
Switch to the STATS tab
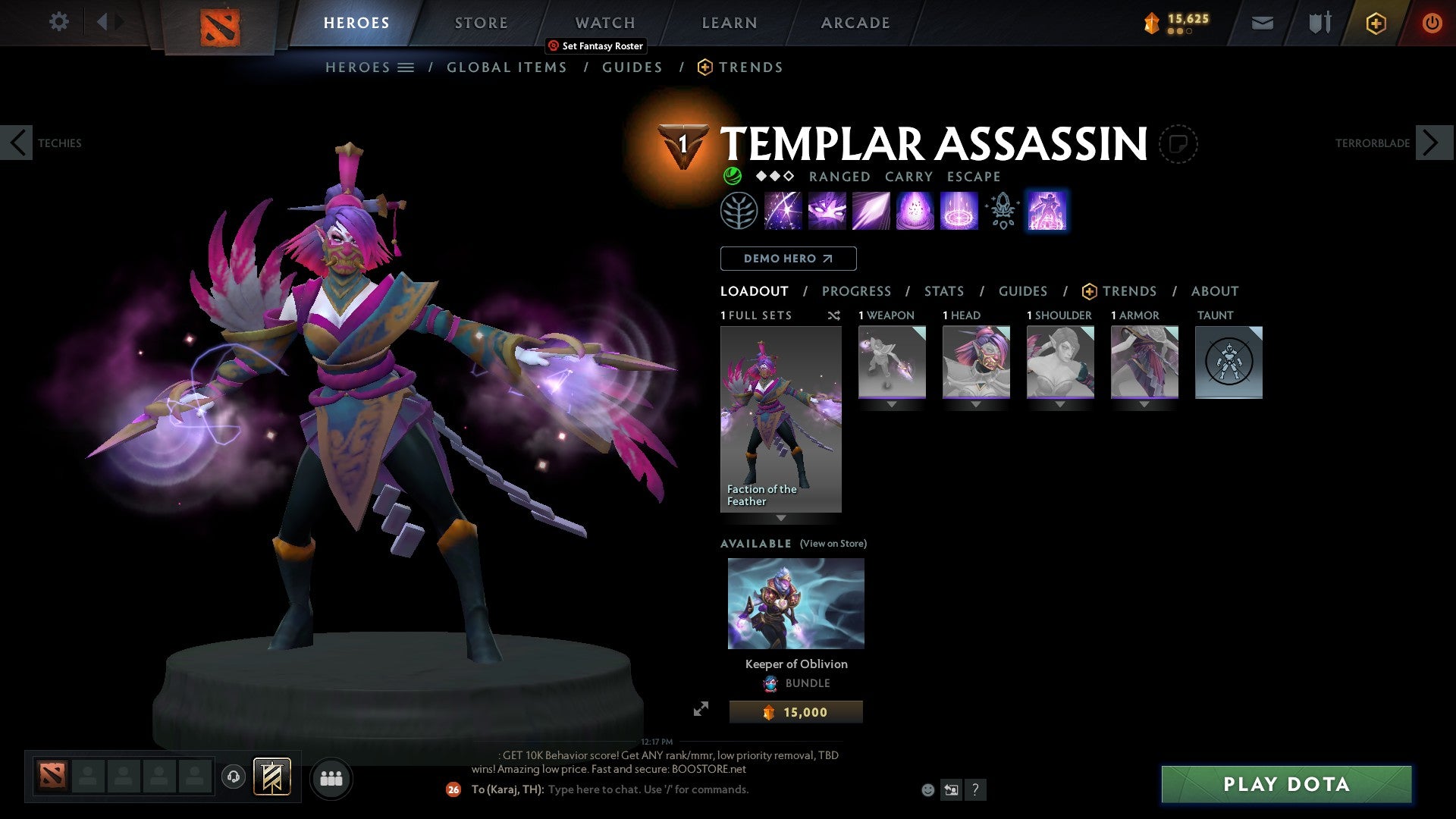tap(943, 291)
